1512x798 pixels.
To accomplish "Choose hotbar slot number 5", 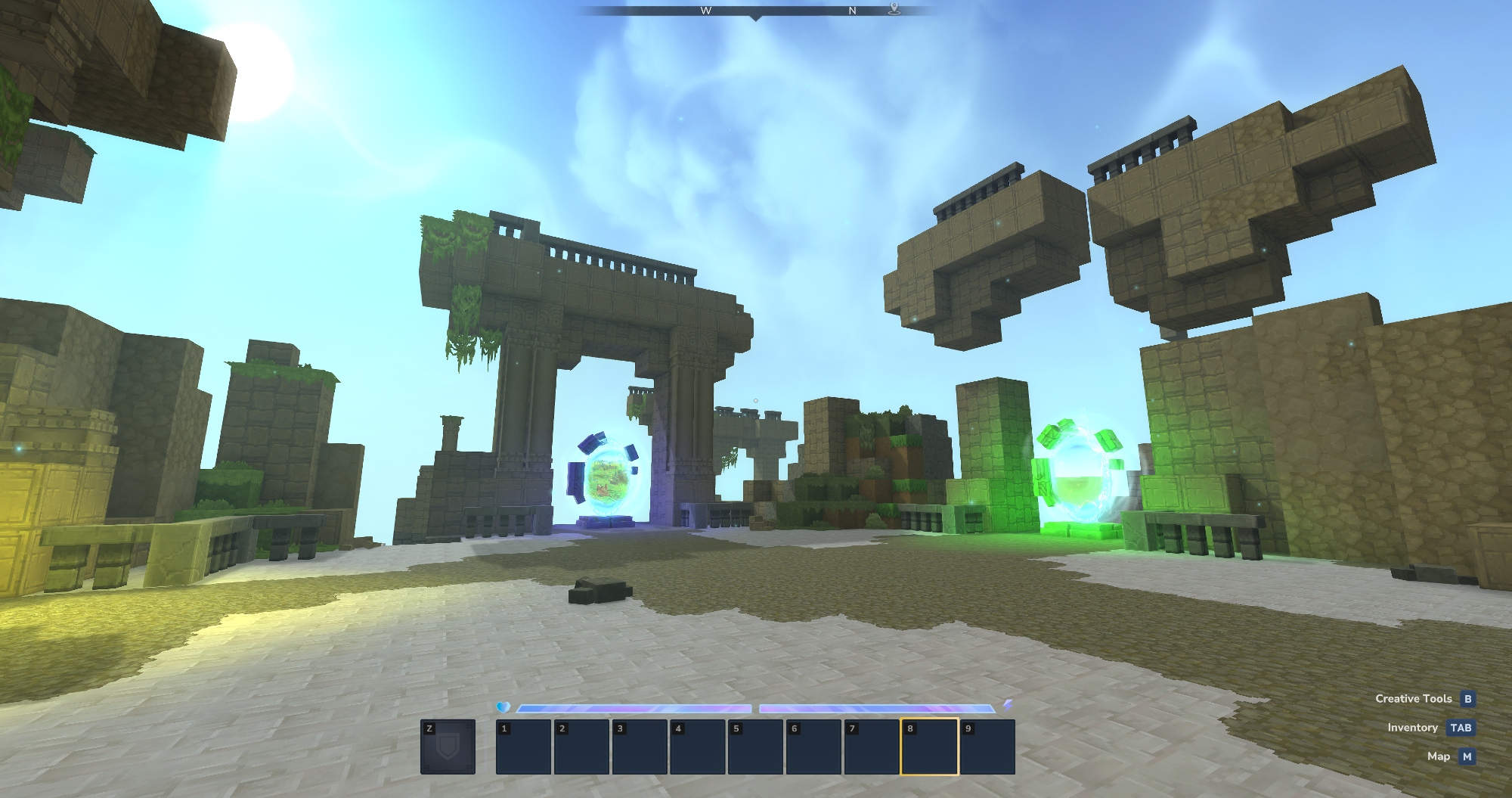I will 755,747.
